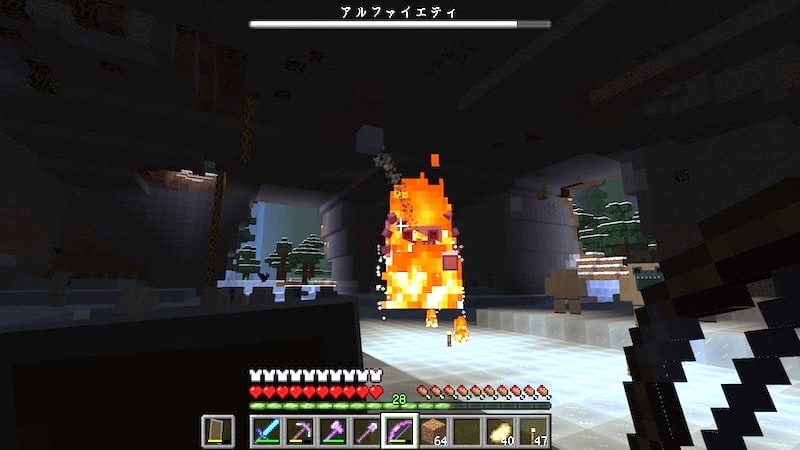The width and height of the screenshot is (800, 450).
Task: Pick the enchanted shovel slot
Action: tap(365, 431)
